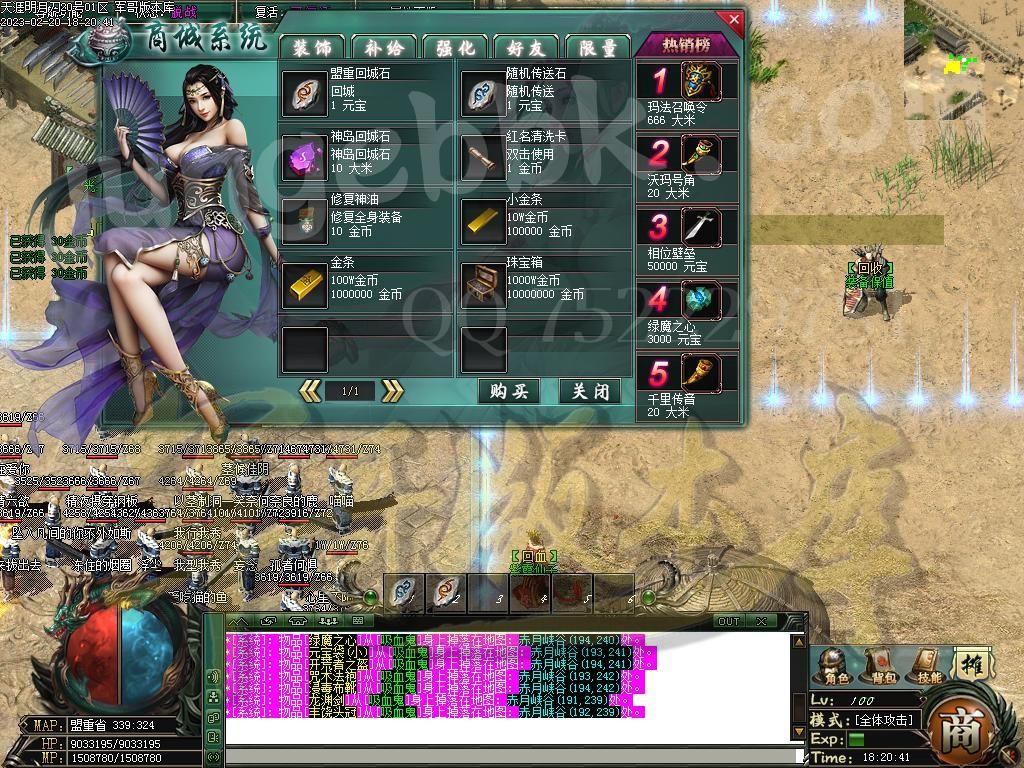The width and height of the screenshot is (1024, 768).
Task: Switch to the 装饰 shop tab
Action: coord(312,46)
